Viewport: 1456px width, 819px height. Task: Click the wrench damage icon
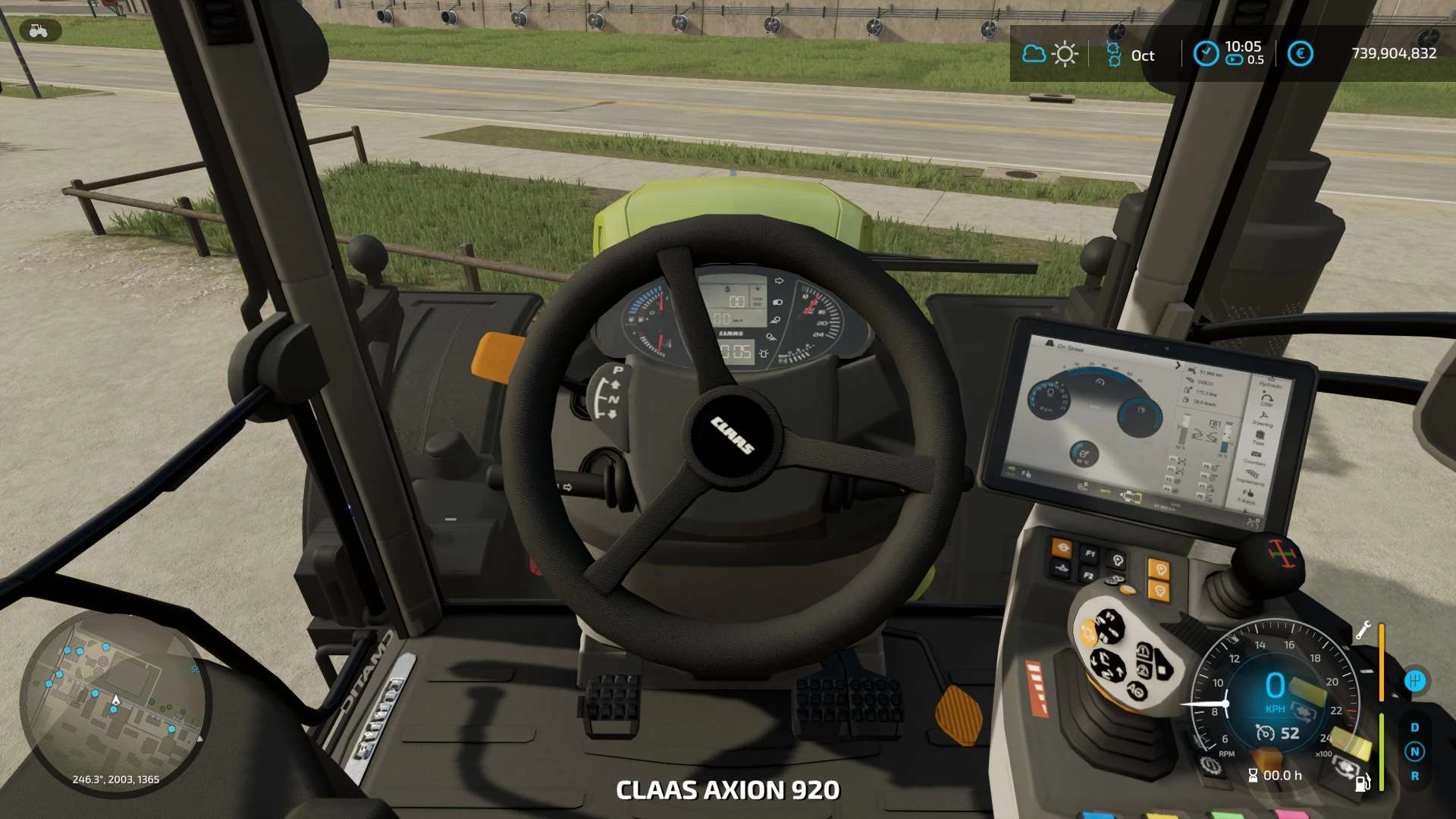click(x=1363, y=630)
